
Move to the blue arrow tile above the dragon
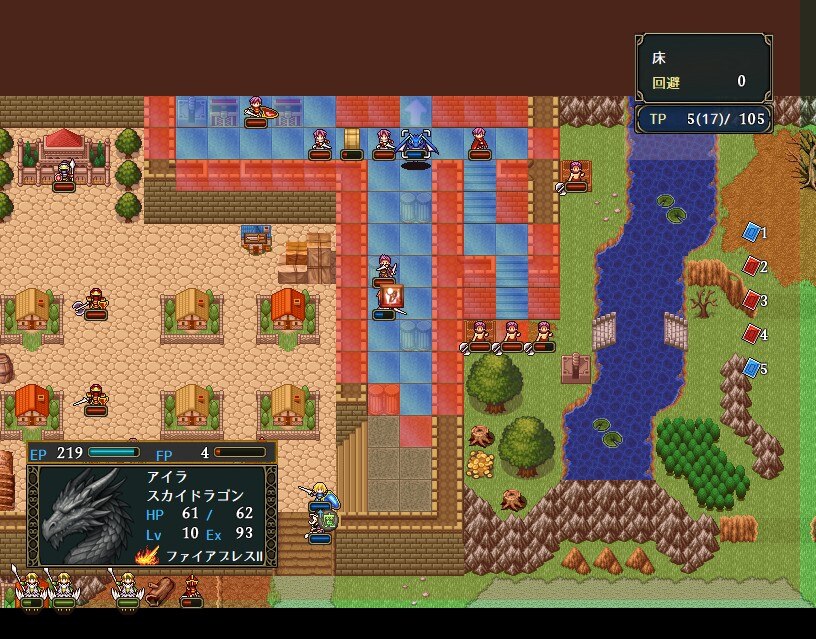click(x=415, y=110)
